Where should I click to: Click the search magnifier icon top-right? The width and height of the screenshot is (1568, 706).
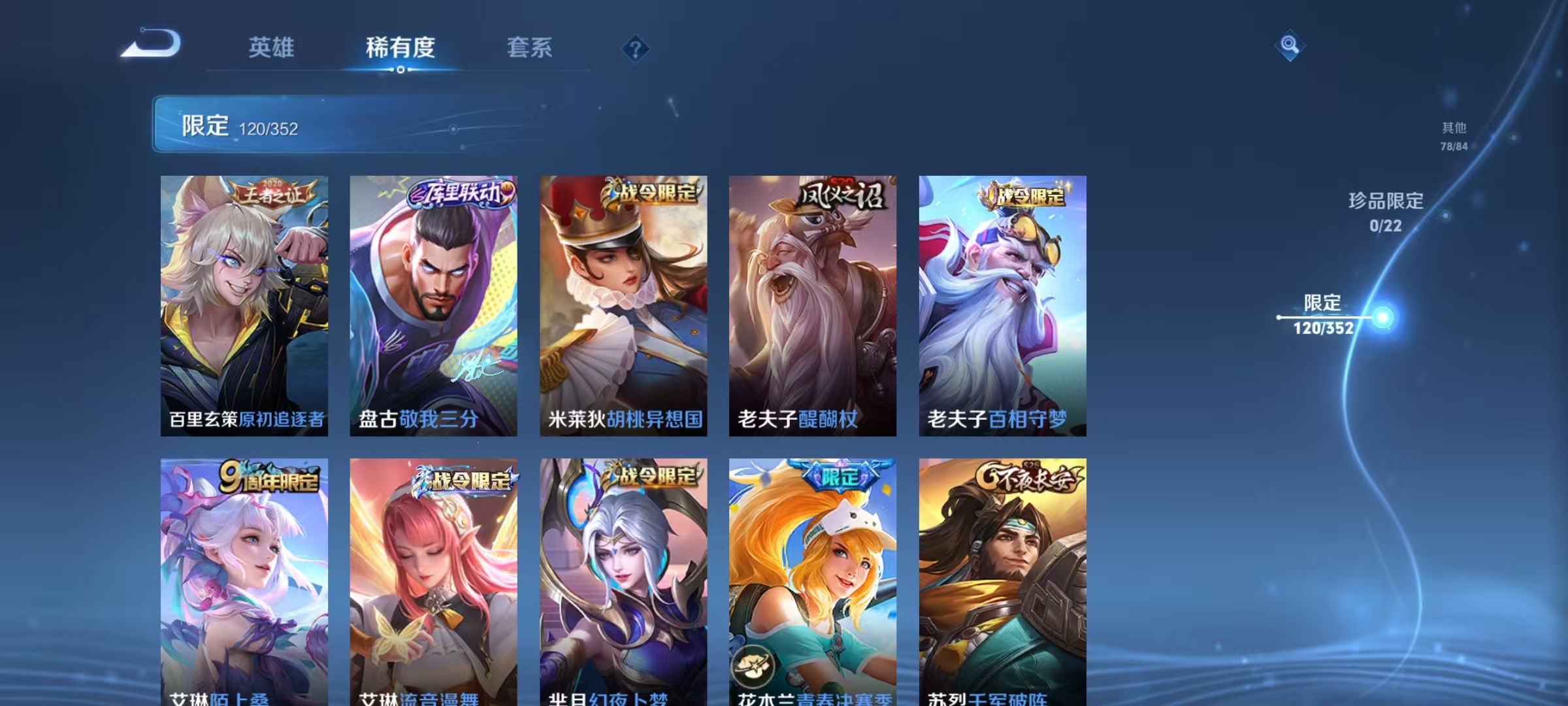coord(1290,46)
